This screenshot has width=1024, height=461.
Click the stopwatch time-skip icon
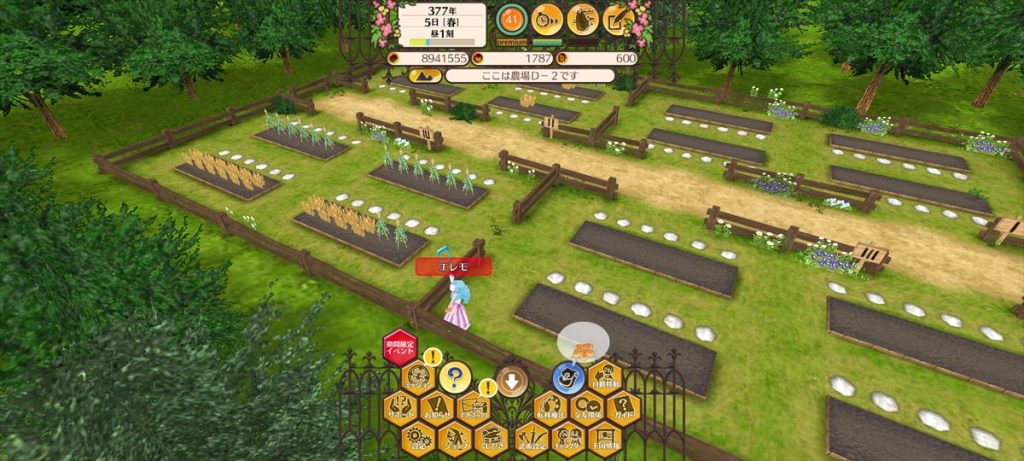(x=547, y=18)
